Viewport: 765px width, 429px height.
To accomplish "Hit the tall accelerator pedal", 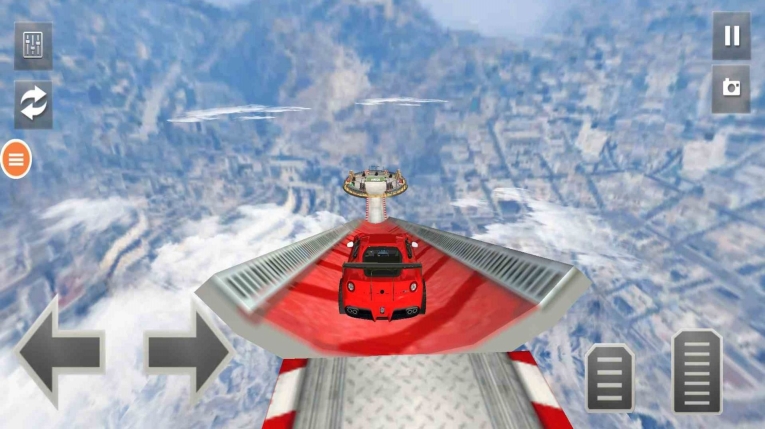I will pos(697,370).
